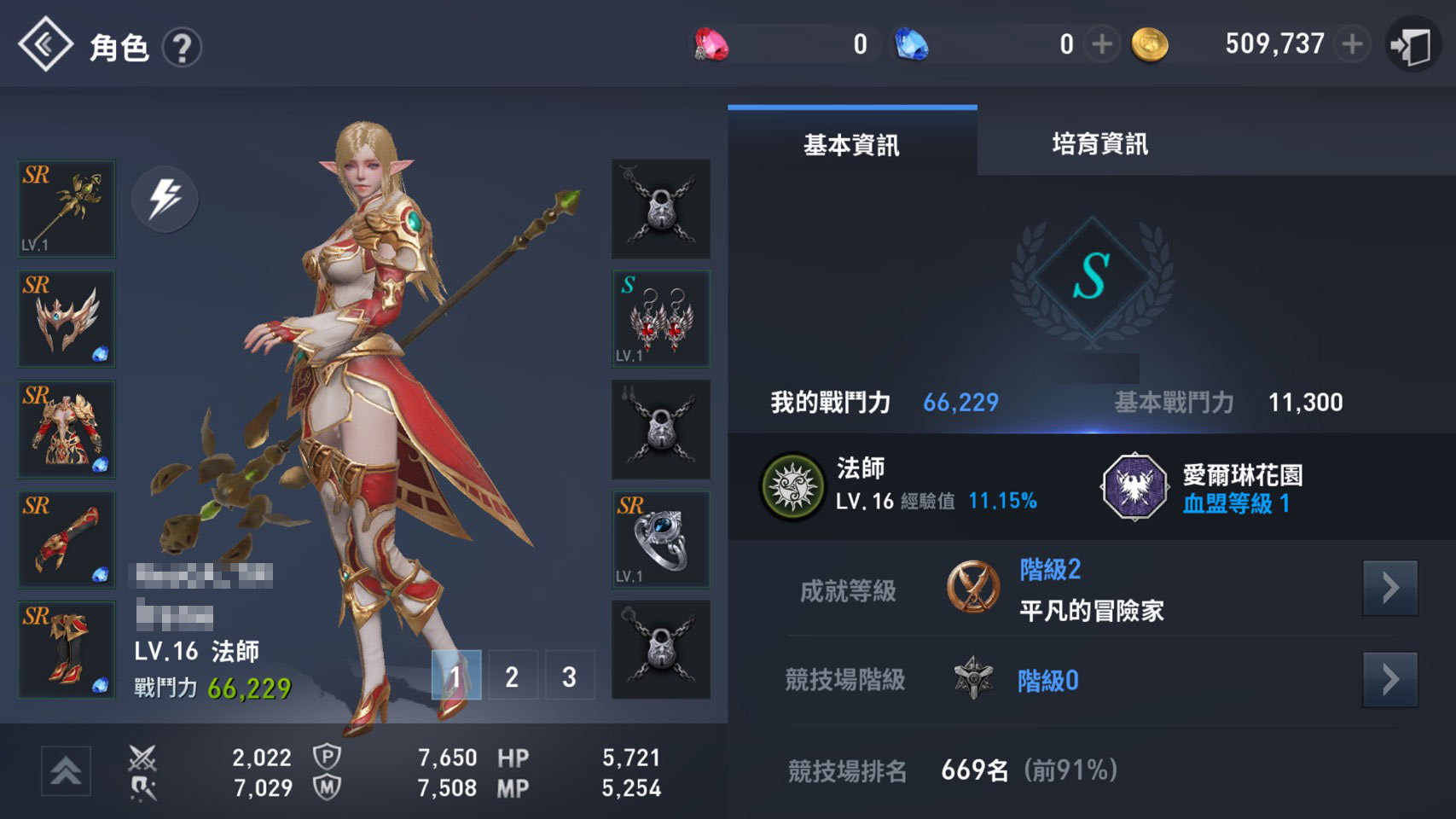The height and width of the screenshot is (819, 1456).
Task: Select the SR body armor slot
Action: 67,429
